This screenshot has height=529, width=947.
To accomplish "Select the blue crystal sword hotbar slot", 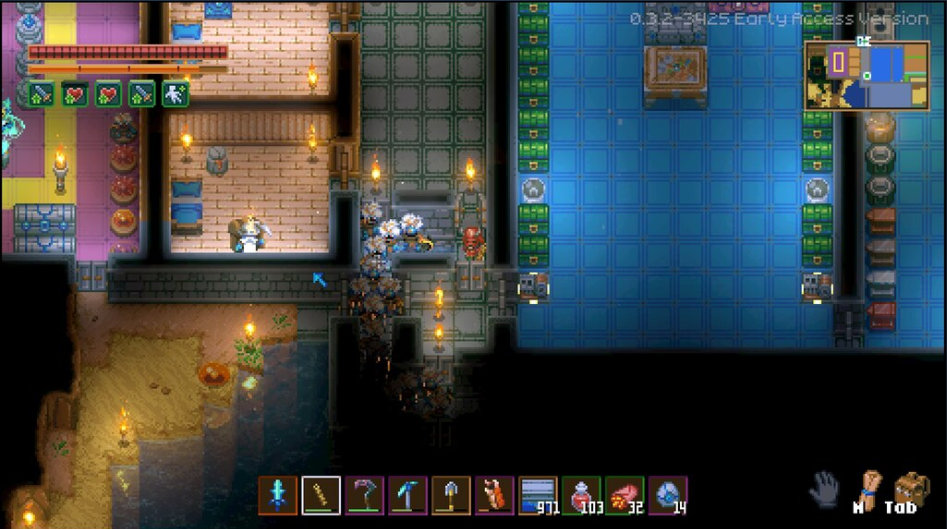I will click(x=278, y=495).
